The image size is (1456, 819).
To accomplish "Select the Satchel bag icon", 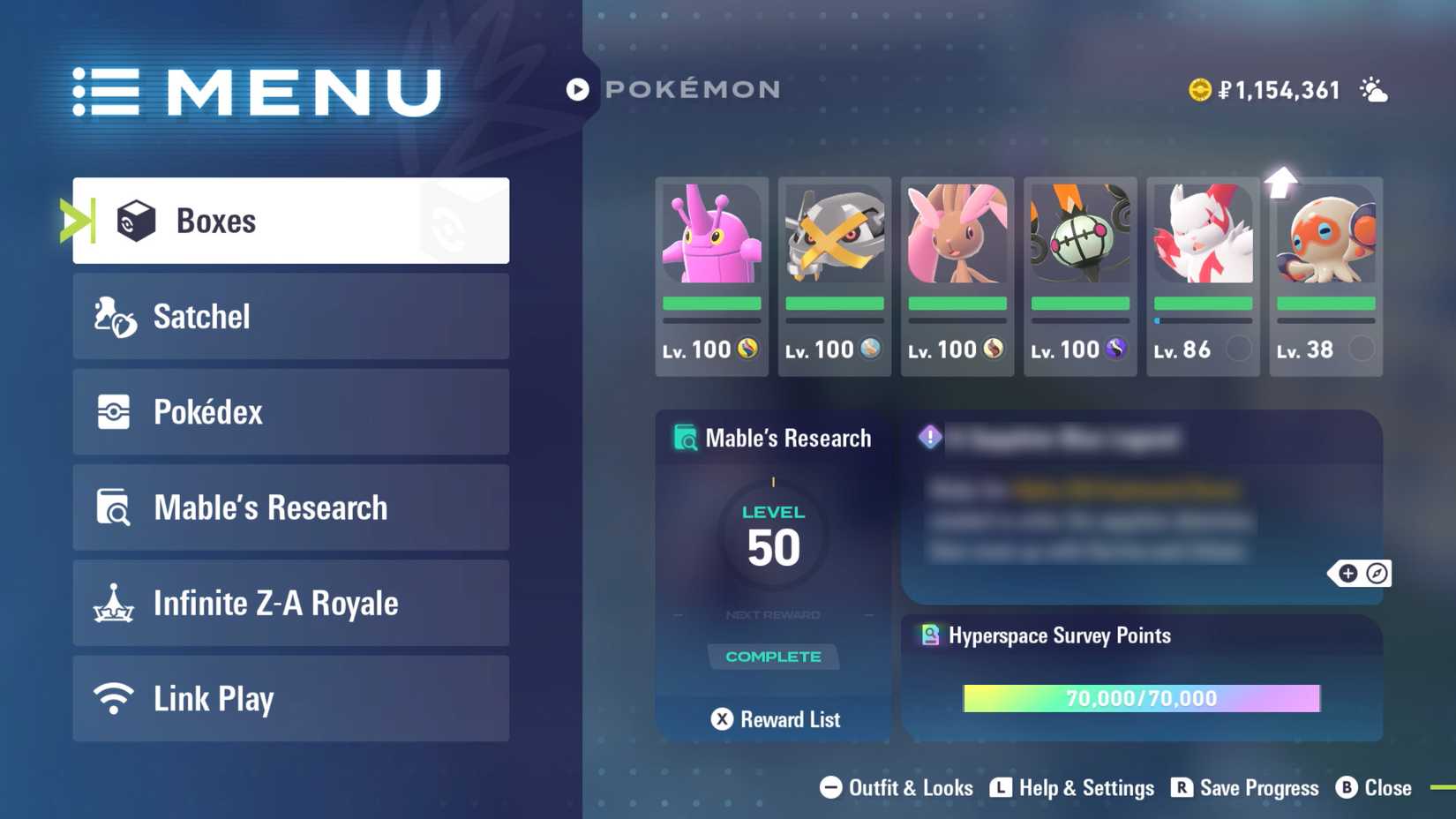I will pos(114,316).
